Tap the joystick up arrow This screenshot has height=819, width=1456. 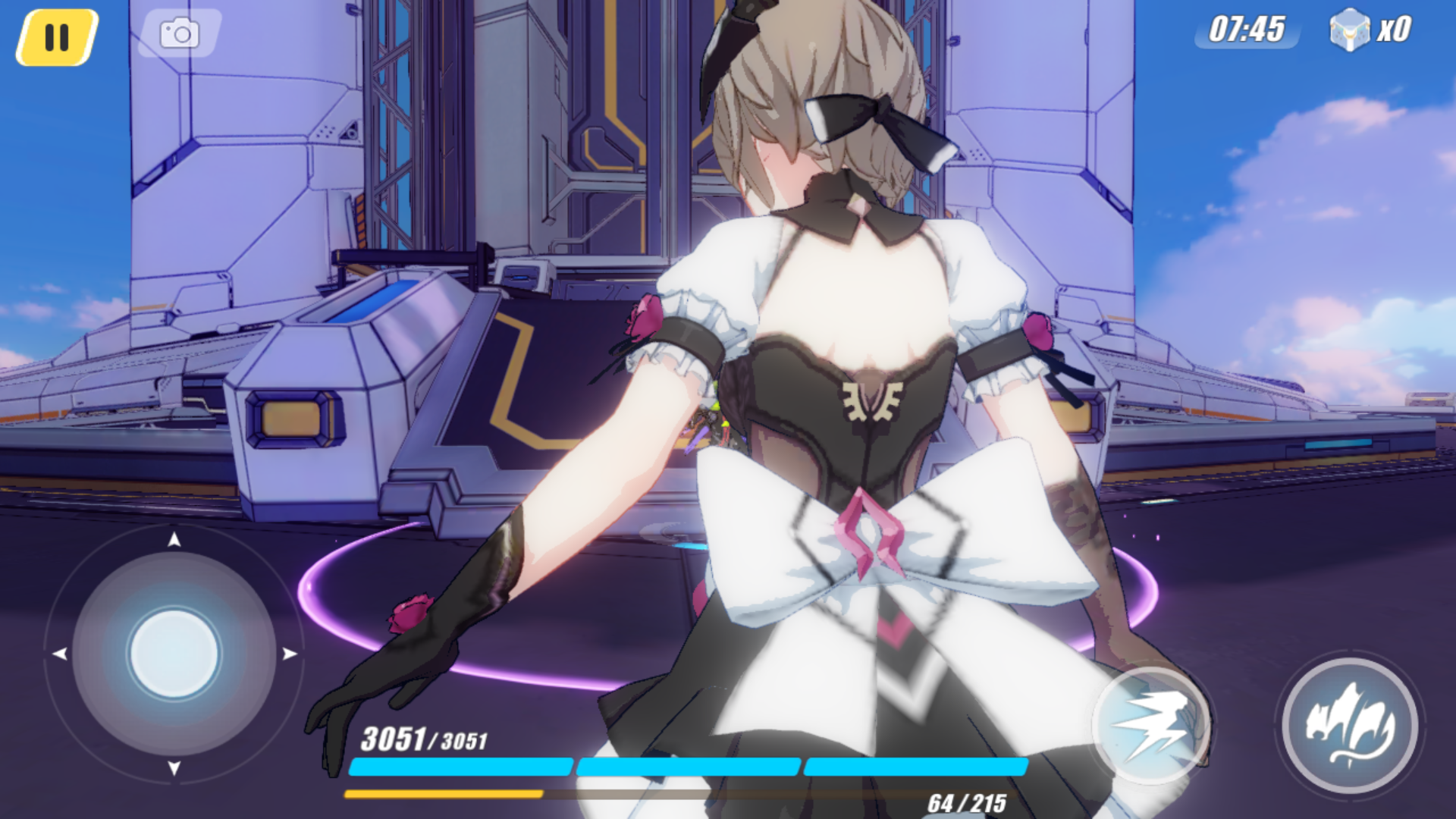point(174,539)
